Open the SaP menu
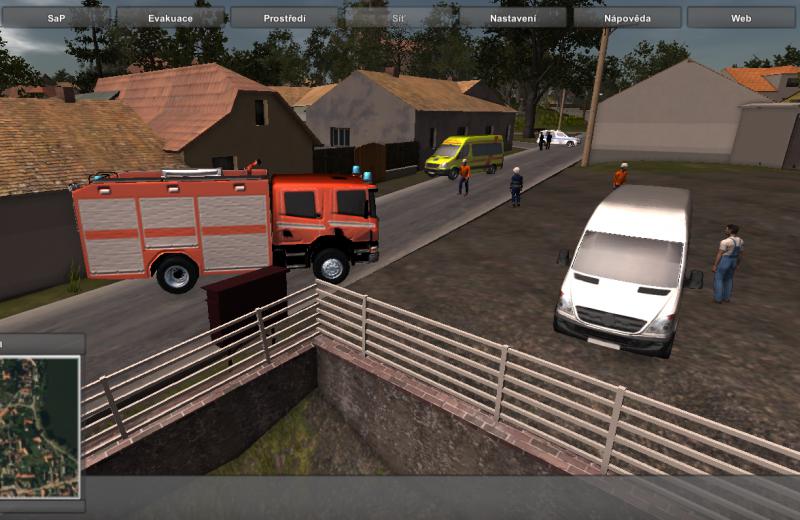This screenshot has width=800, height=520. 57,18
